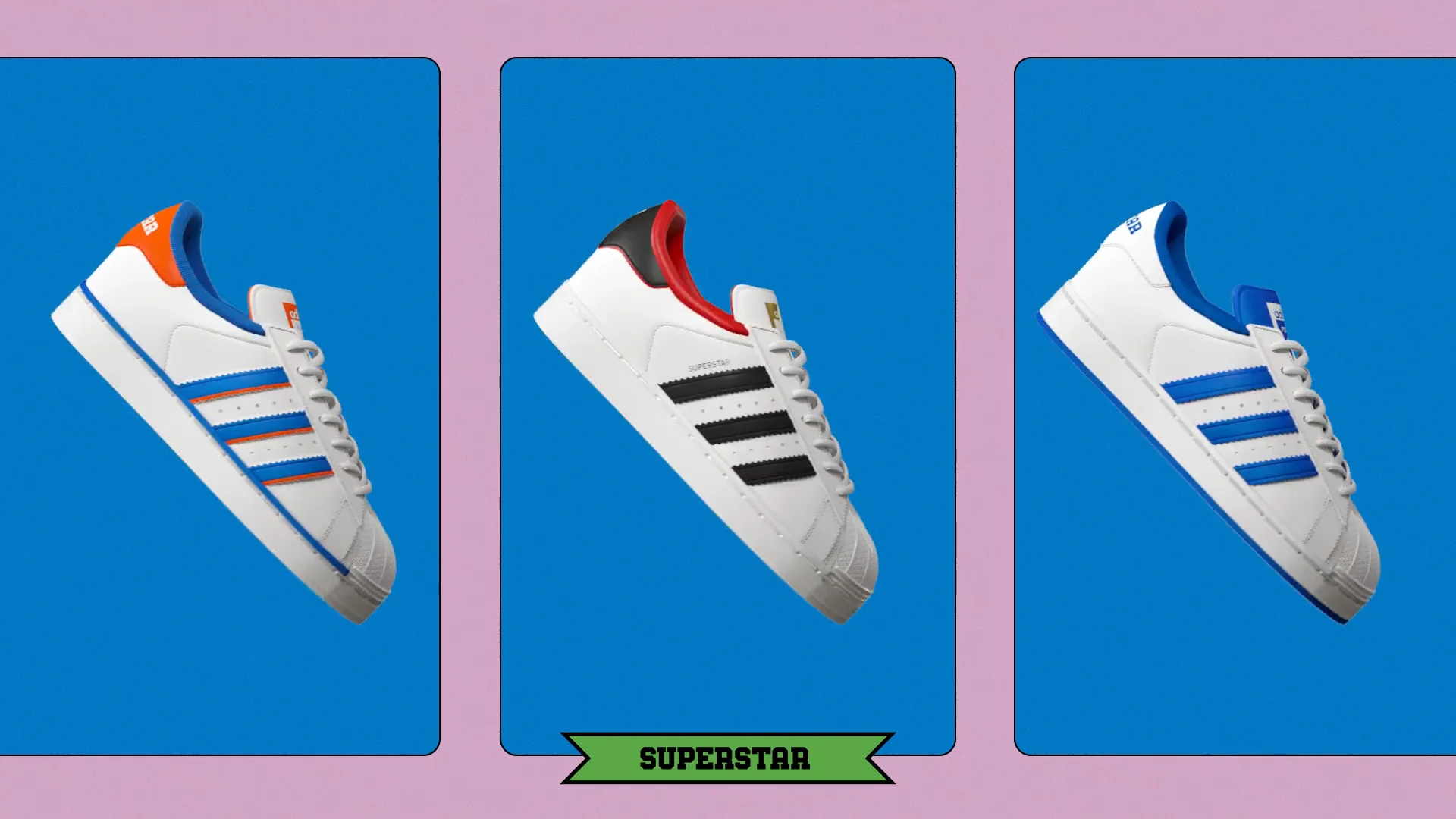Pick the all-blue striped Superstar shoe card
Screen dimensions: 1456x819
(x=1235, y=406)
